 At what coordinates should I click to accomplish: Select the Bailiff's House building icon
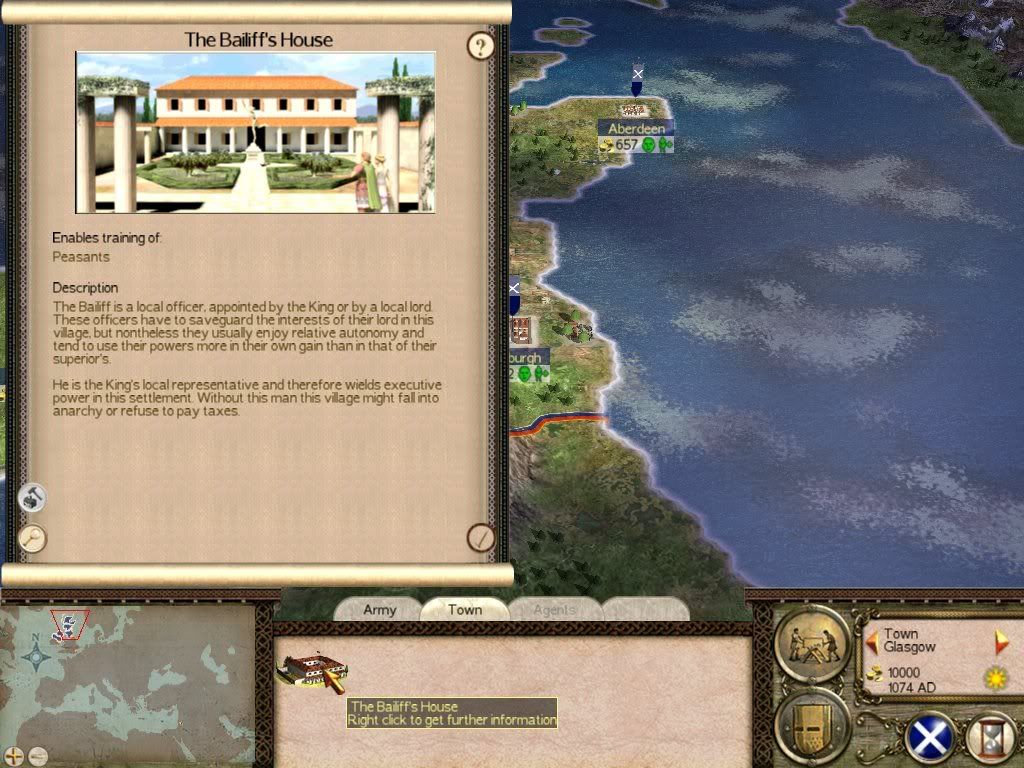click(x=313, y=671)
